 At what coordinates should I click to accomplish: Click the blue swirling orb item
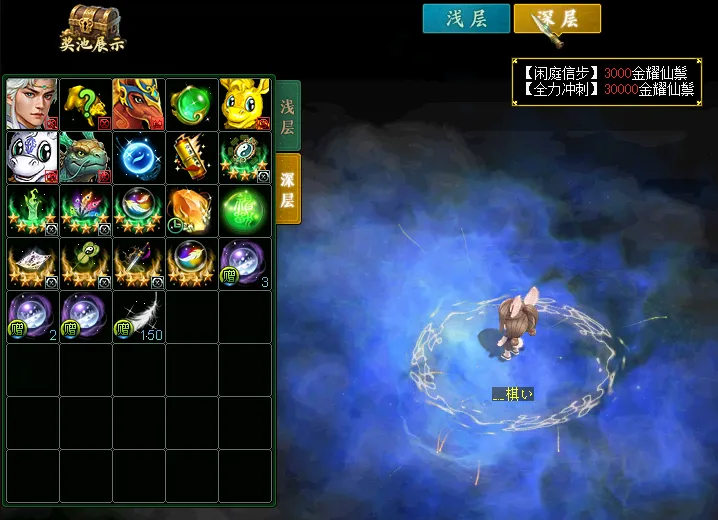tap(139, 157)
